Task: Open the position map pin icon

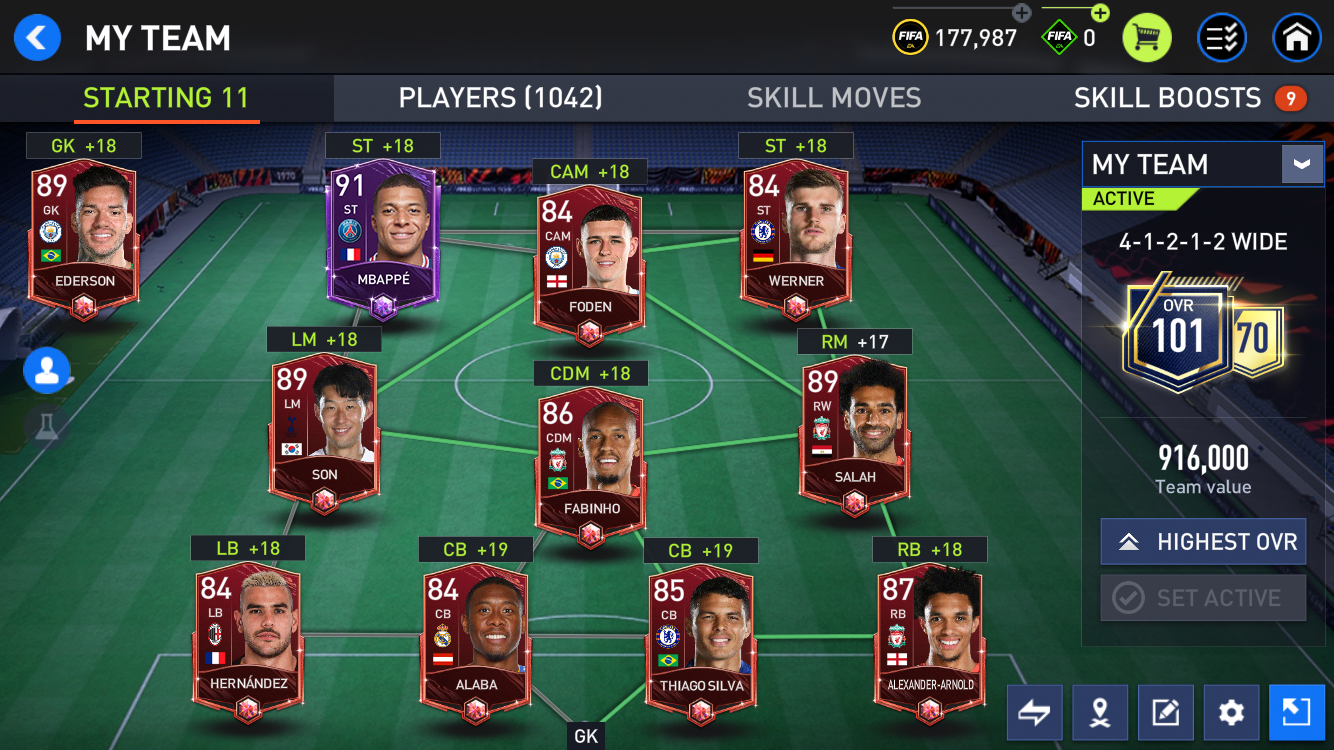Action: [x=1100, y=713]
